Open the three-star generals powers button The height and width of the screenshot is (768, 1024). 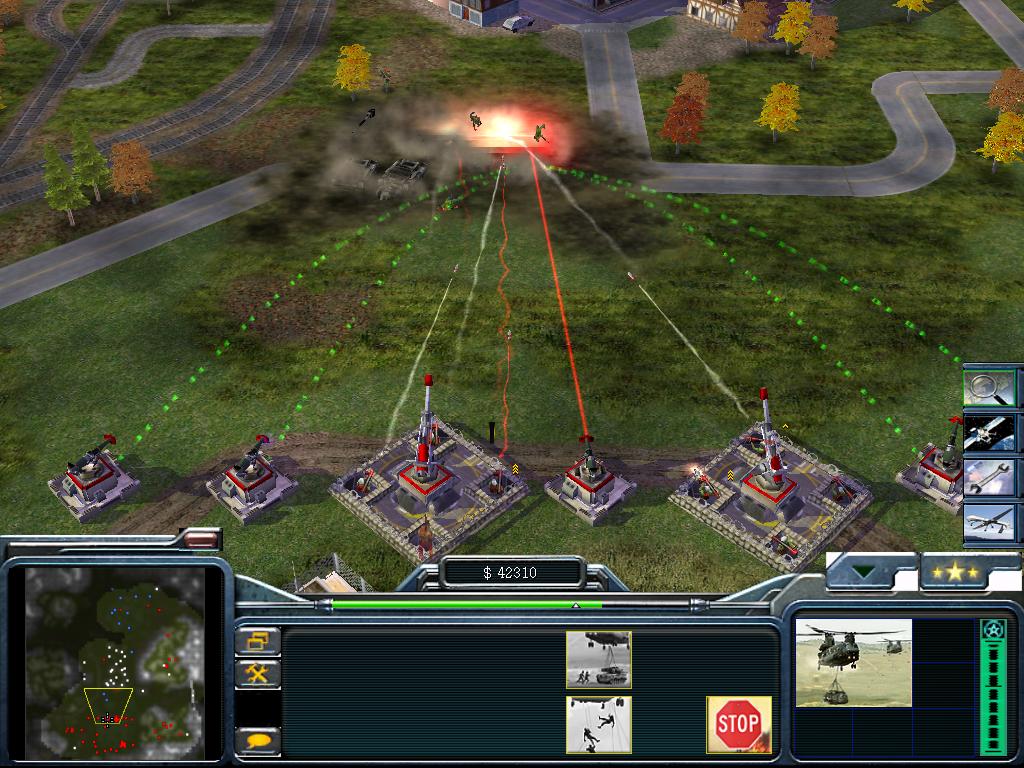tap(956, 572)
